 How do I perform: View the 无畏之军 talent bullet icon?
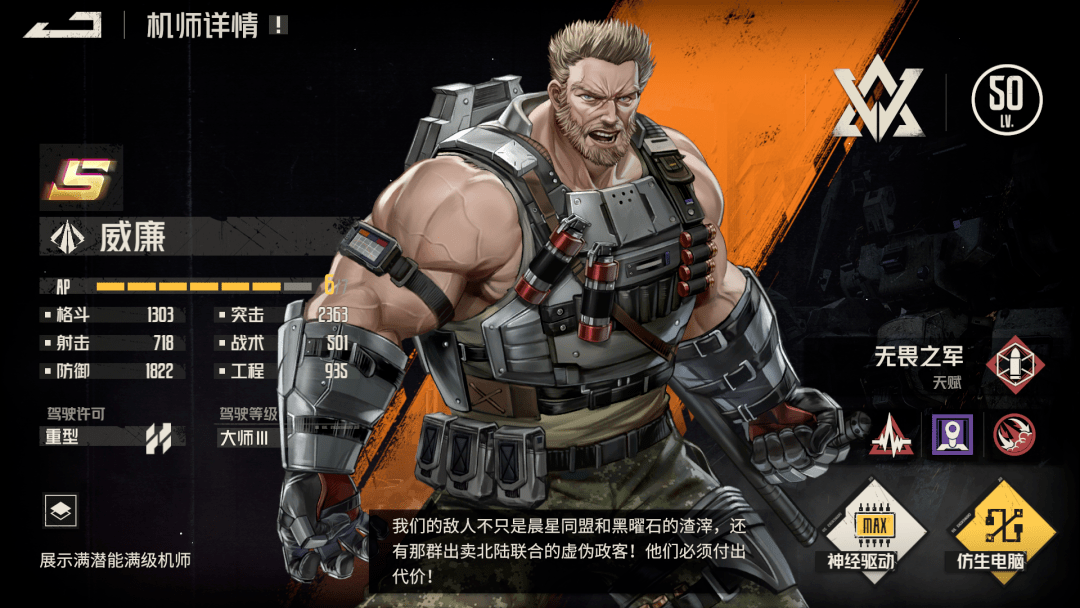tap(1014, 364)
